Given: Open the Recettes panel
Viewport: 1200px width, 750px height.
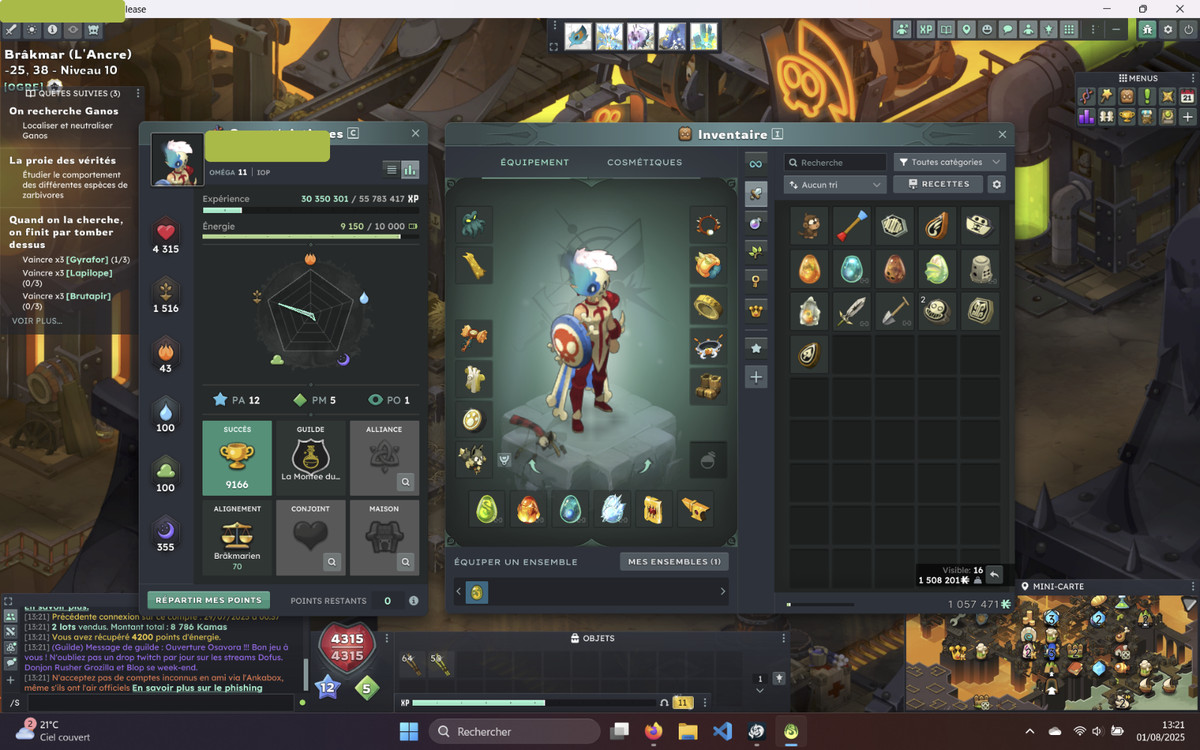Looking at the screenshot, I should pos(937,185).
